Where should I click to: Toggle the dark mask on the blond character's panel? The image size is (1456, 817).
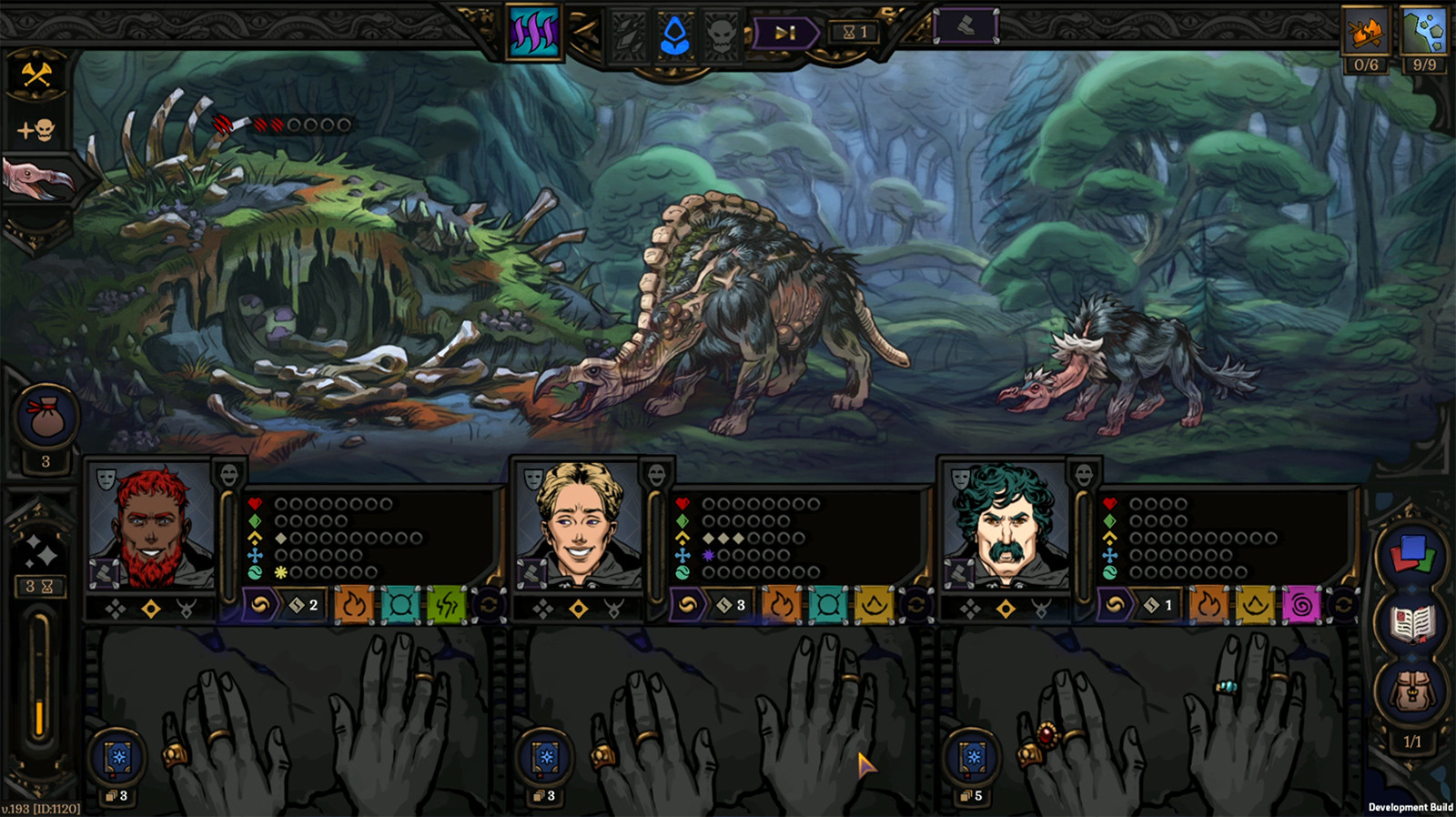[657, 474]
